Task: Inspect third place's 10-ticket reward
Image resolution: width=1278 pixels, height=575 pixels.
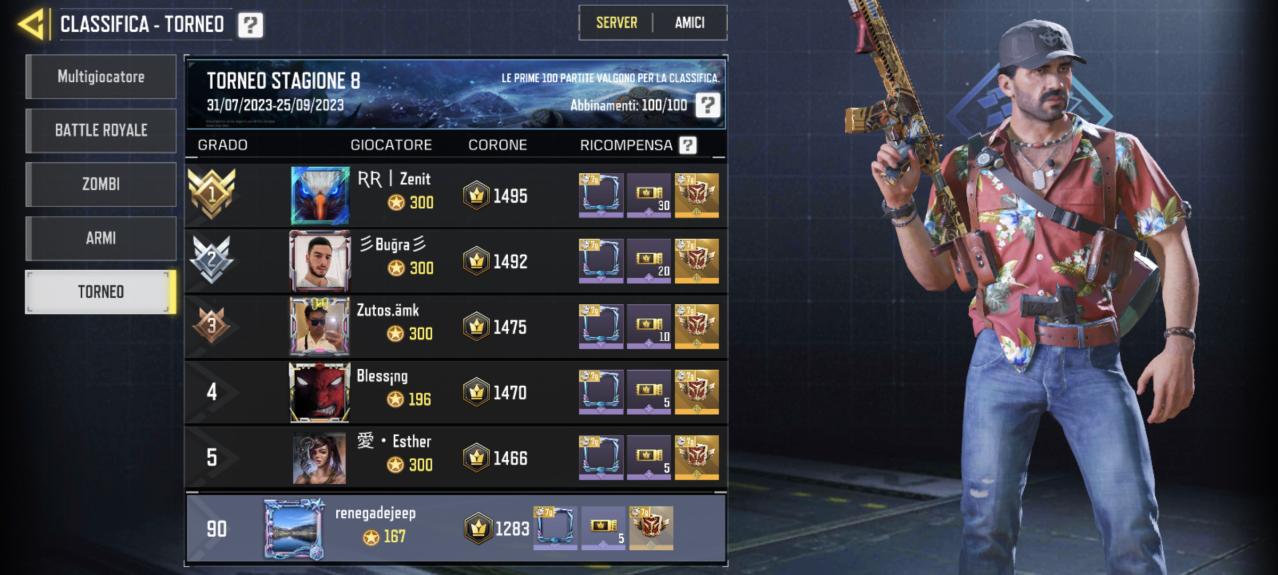Action: click(x=649, y=326)
